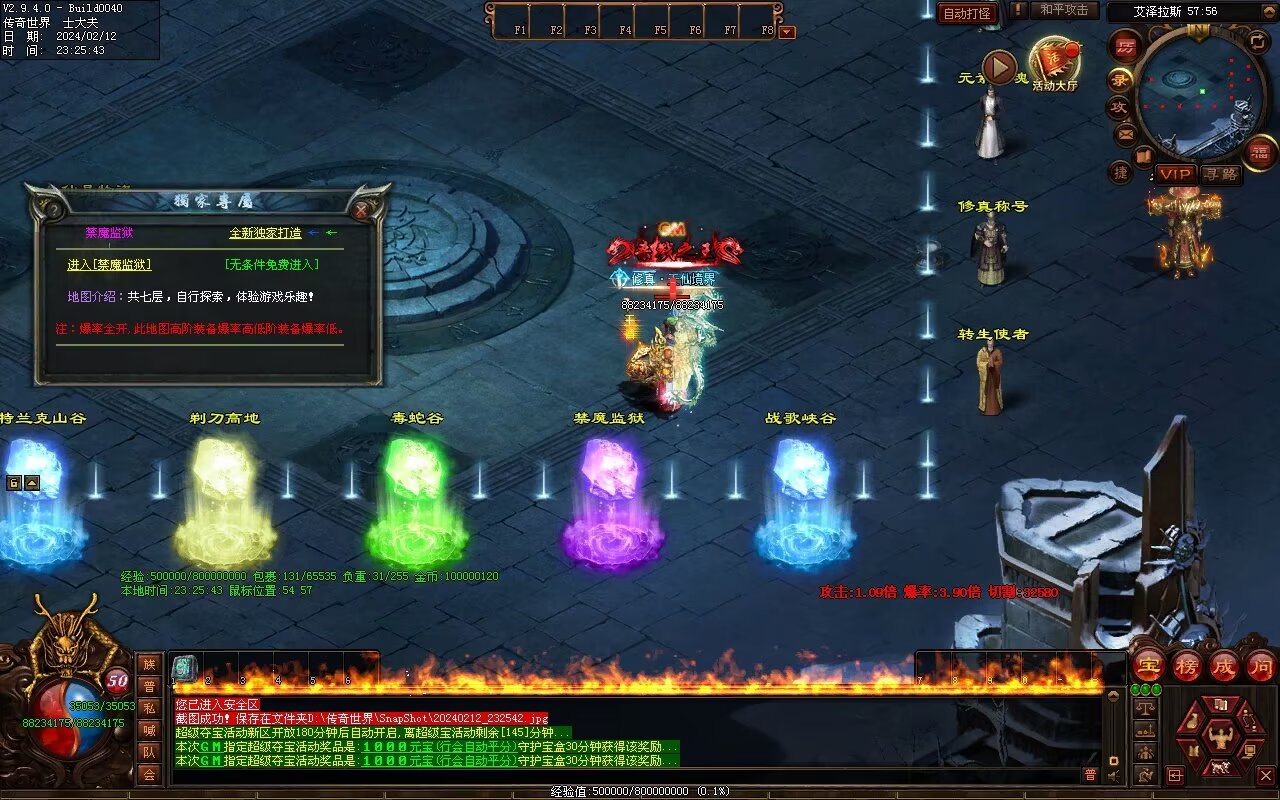
Task: Select the 队 team chat channel
Action: point(149,752)
